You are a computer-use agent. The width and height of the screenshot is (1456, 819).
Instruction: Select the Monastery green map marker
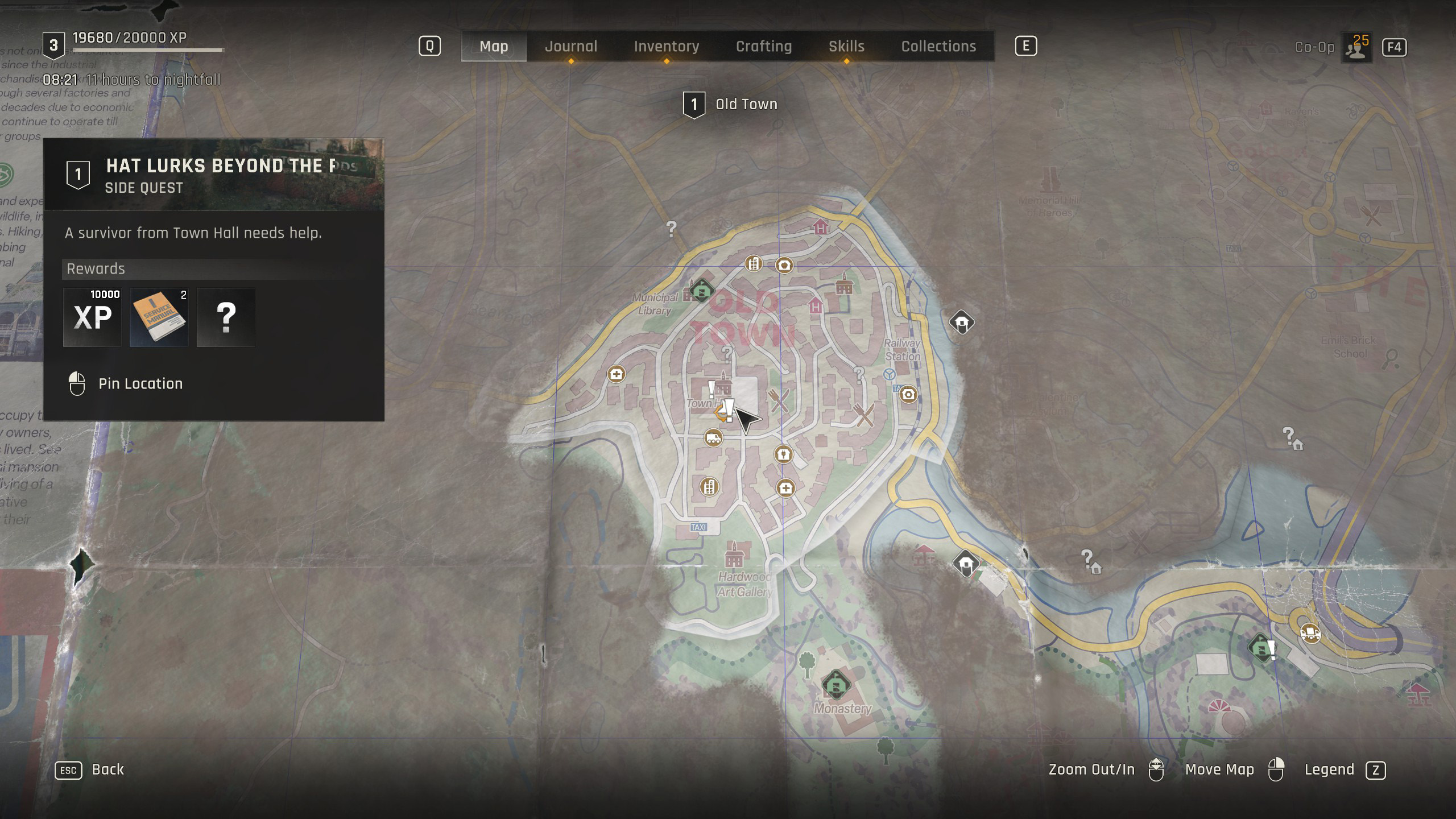[x=835, y=684]
